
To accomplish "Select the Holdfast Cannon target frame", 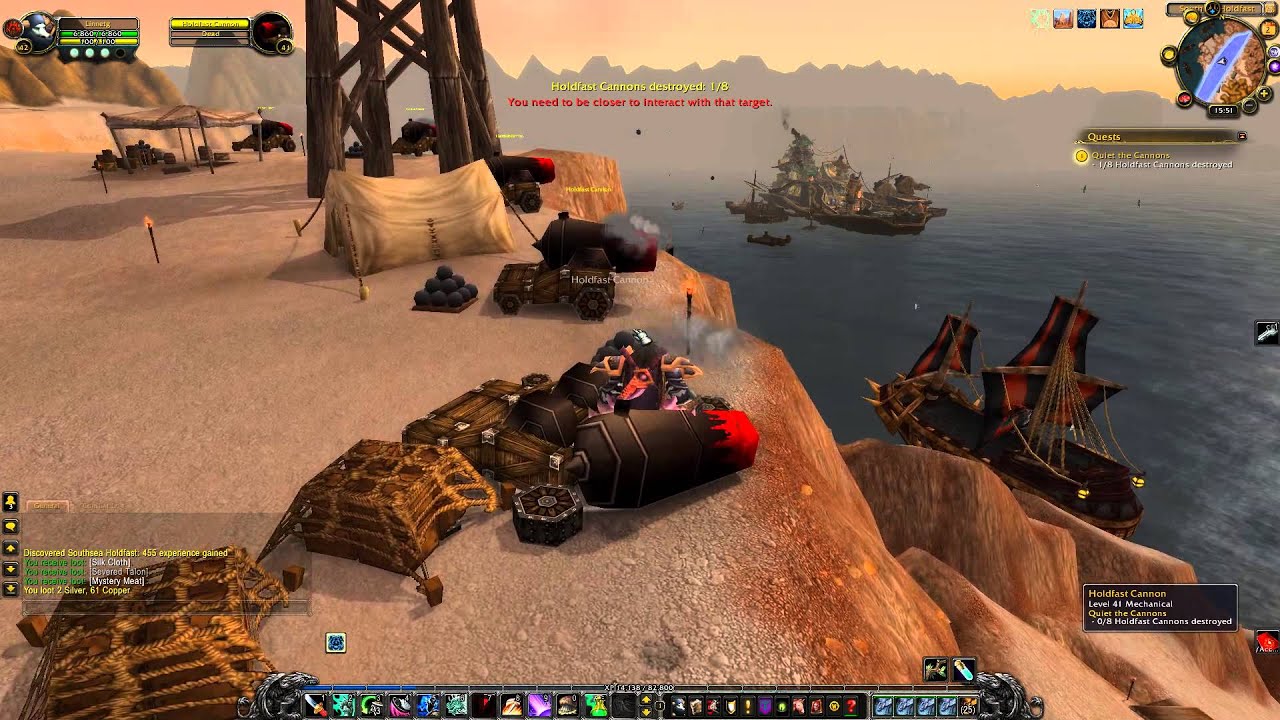I will click(x=209, y=32).
